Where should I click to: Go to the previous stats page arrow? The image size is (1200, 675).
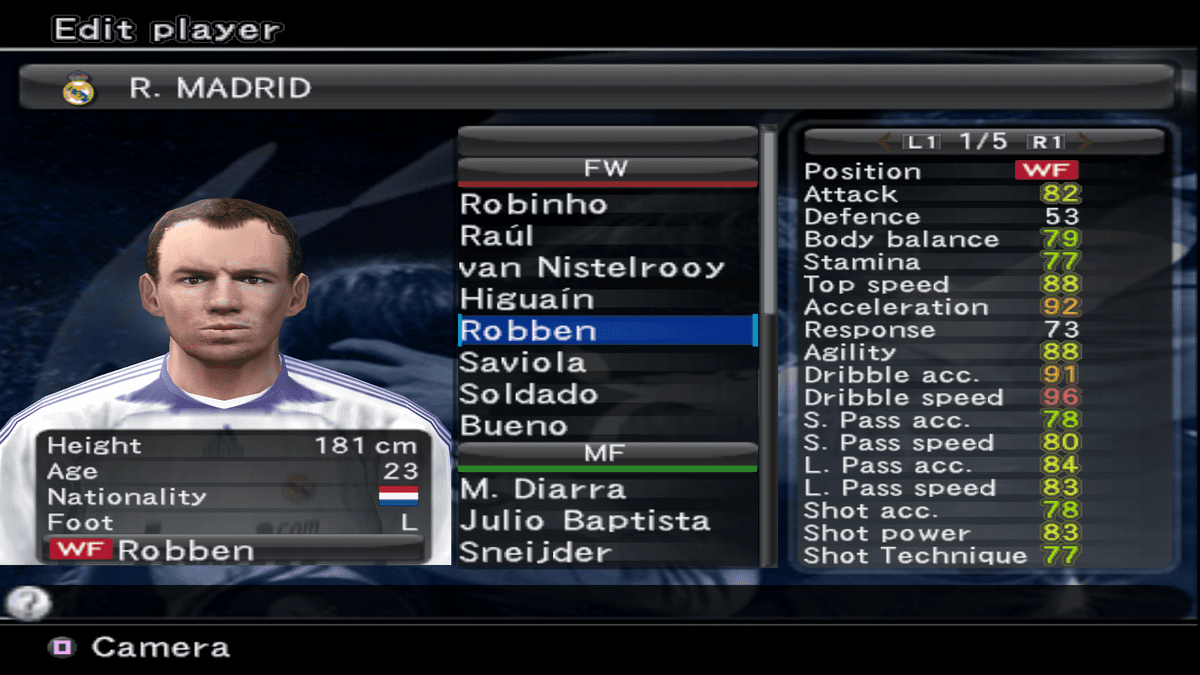(x=884, y=142)
